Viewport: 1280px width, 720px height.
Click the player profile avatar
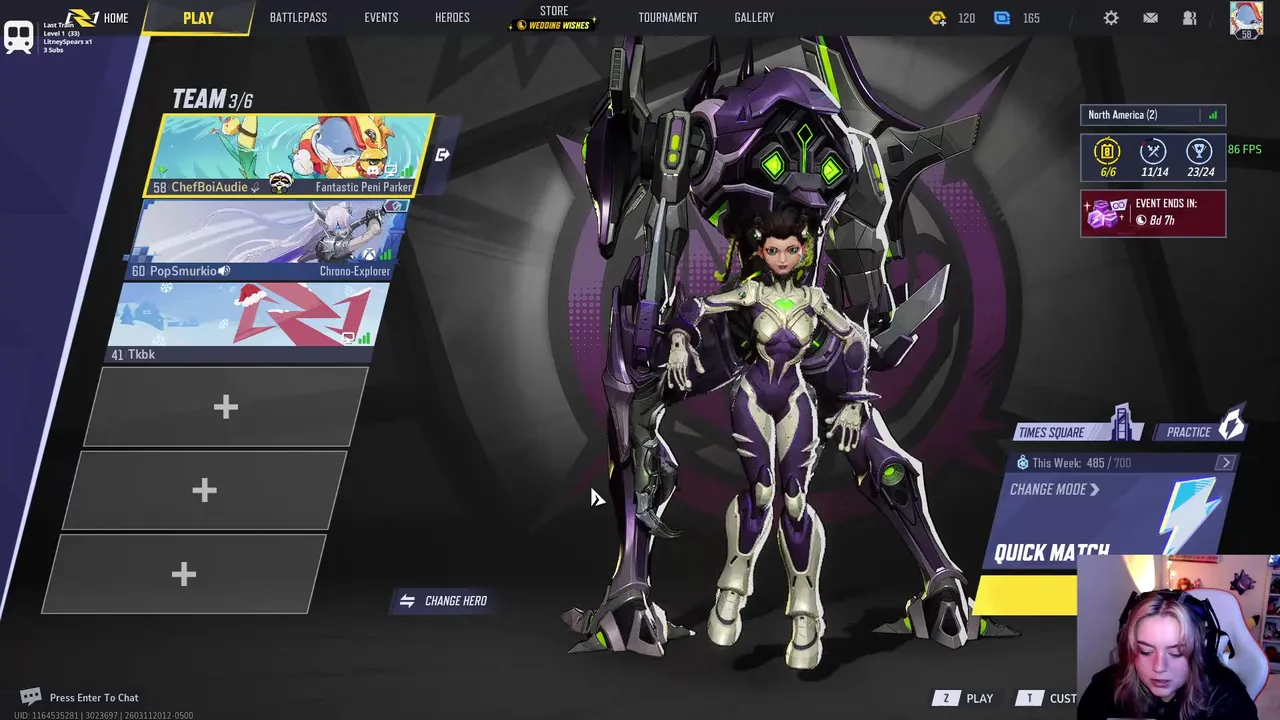tap(1246, 19)
